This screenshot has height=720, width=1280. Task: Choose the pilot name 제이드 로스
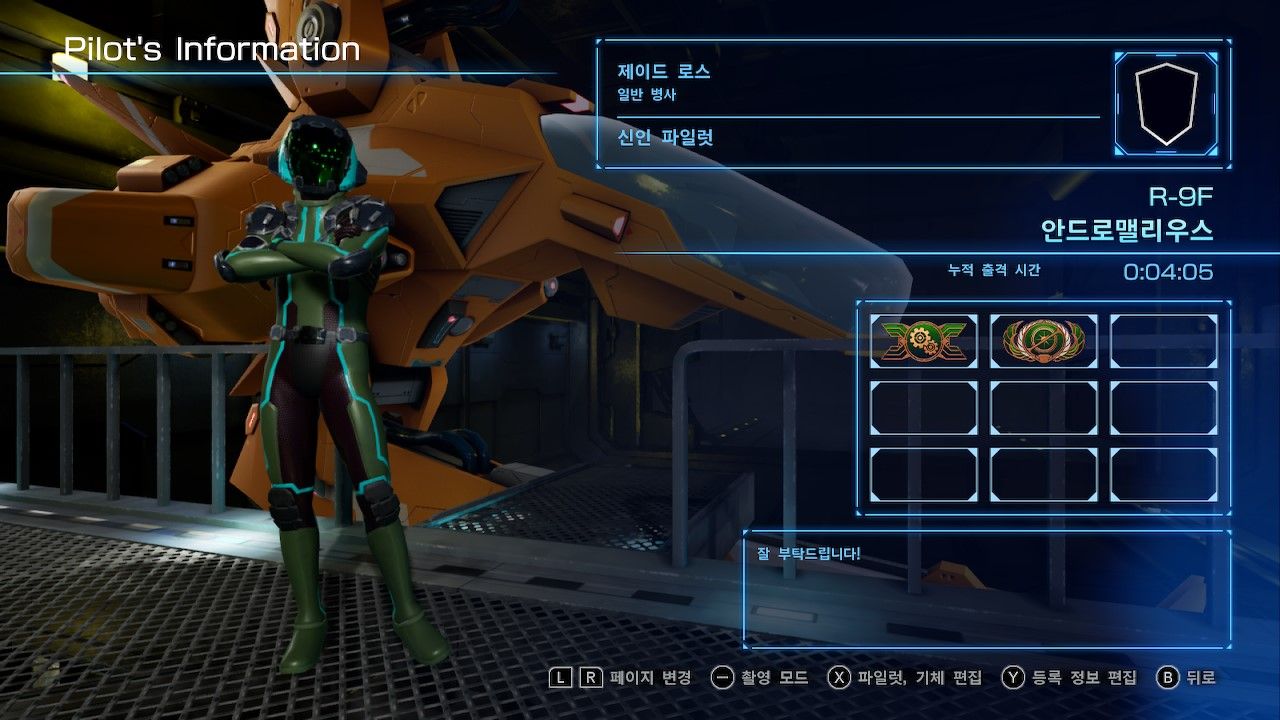[664, 72]
